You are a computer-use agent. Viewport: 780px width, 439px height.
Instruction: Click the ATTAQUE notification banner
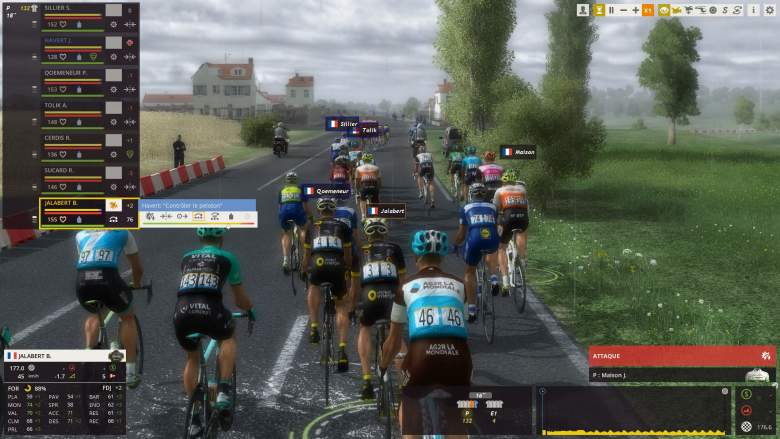(682, 356)
